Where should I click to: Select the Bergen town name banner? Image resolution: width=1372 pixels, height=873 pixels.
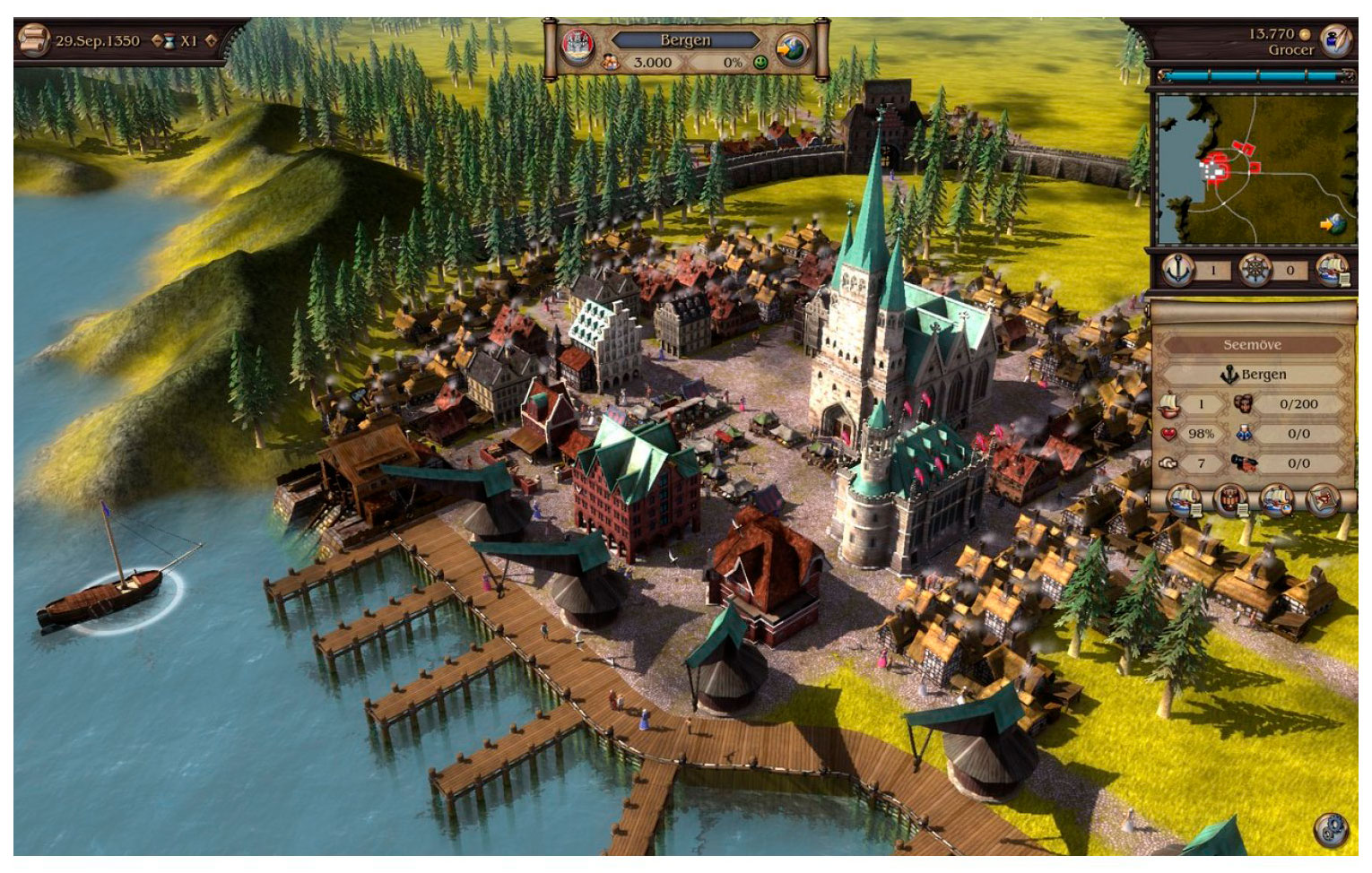click(685, 39)
